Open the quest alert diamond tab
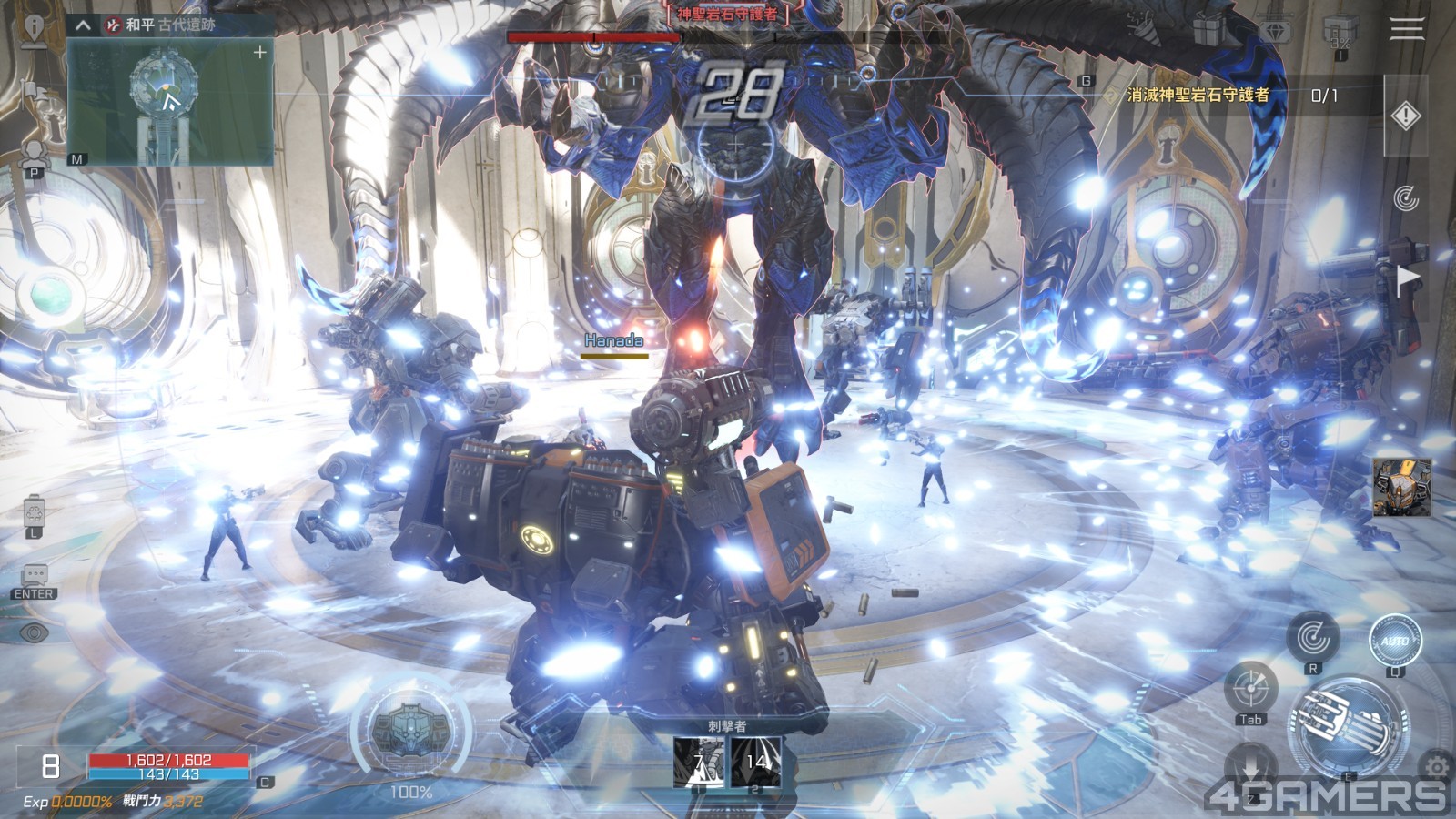This screenshot has width=1456, height=819. point(1406,116)
